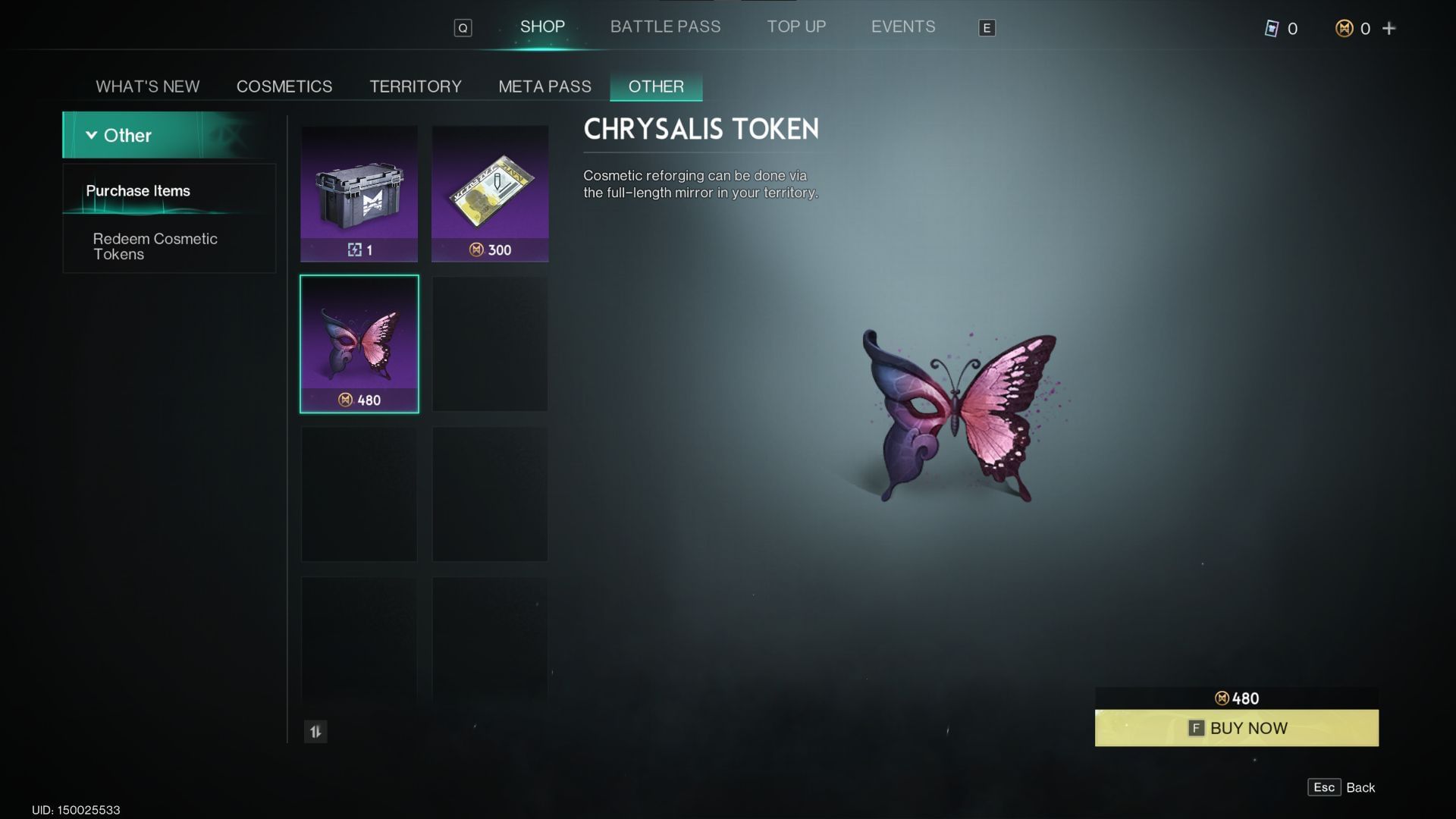
Task: Expand the Purchase Items list
Action: tap(138, 191)
